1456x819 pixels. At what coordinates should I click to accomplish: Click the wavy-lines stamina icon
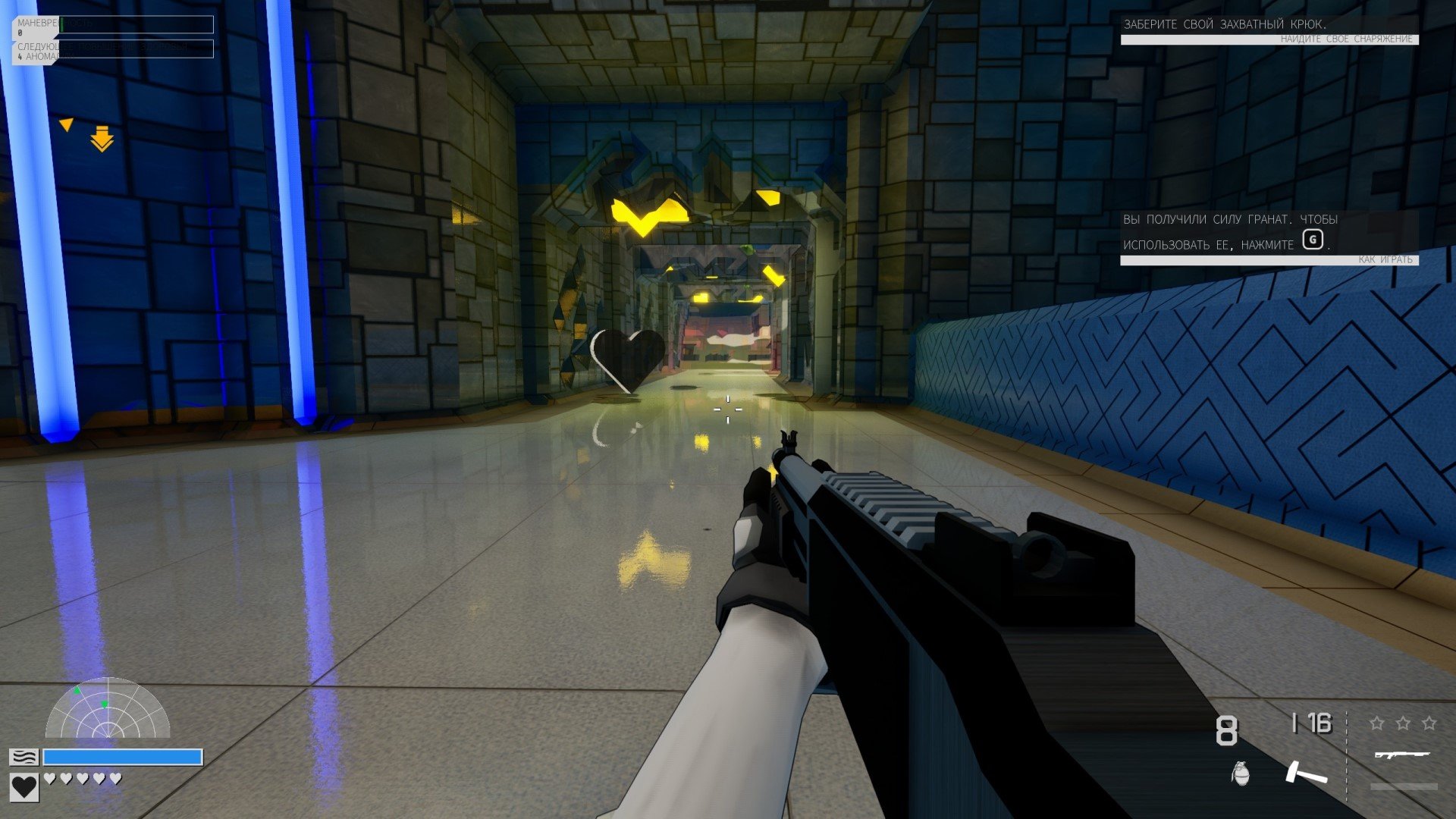pyautogui.click(x=24, y=757)
